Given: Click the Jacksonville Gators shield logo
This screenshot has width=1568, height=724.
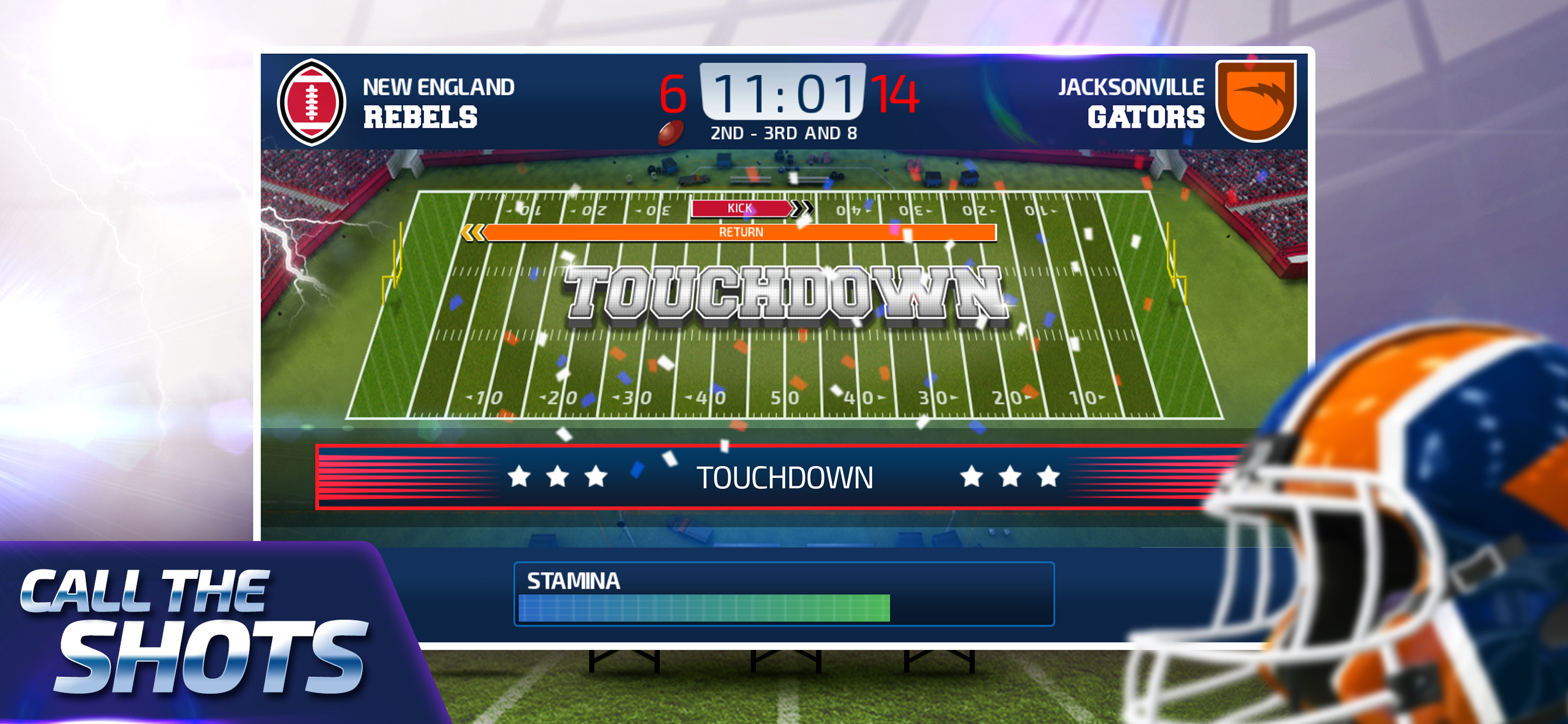Looking at the screenshot, I should [x=1255, y=100].
